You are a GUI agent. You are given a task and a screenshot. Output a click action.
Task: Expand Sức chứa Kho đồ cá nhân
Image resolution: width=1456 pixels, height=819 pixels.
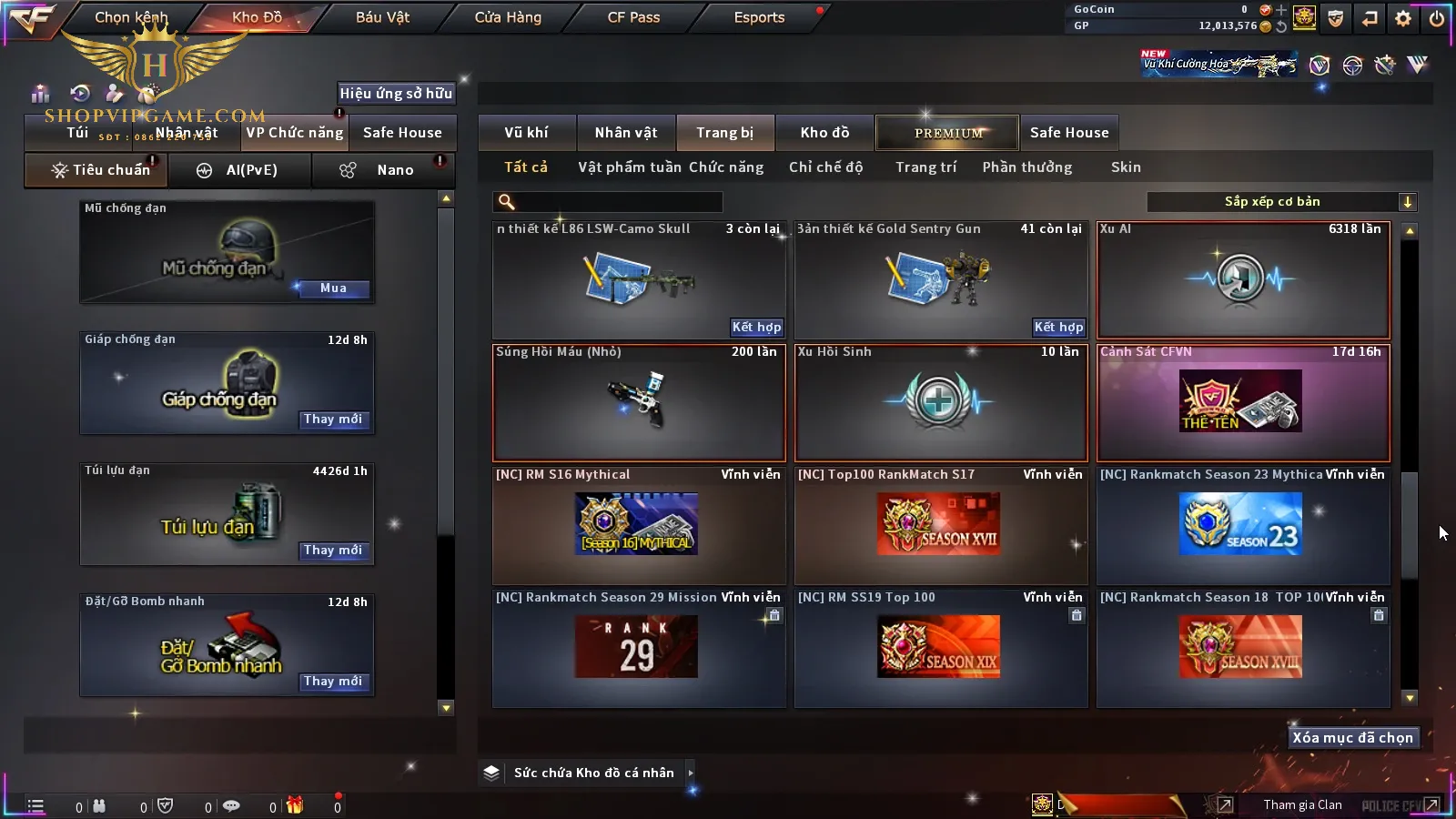click(593, 773)
